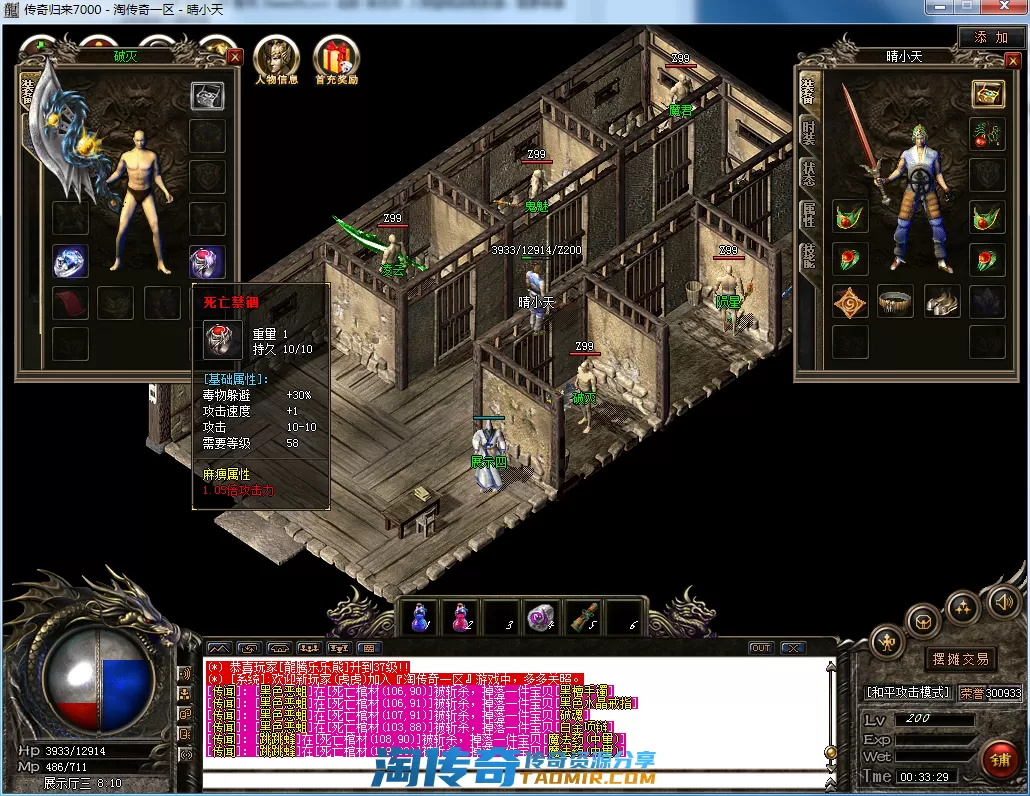Viewport: 1030px width, 796px height.
Task: Toggle the 和平攻击模式 attack mode
Action: tap(906, 692)
